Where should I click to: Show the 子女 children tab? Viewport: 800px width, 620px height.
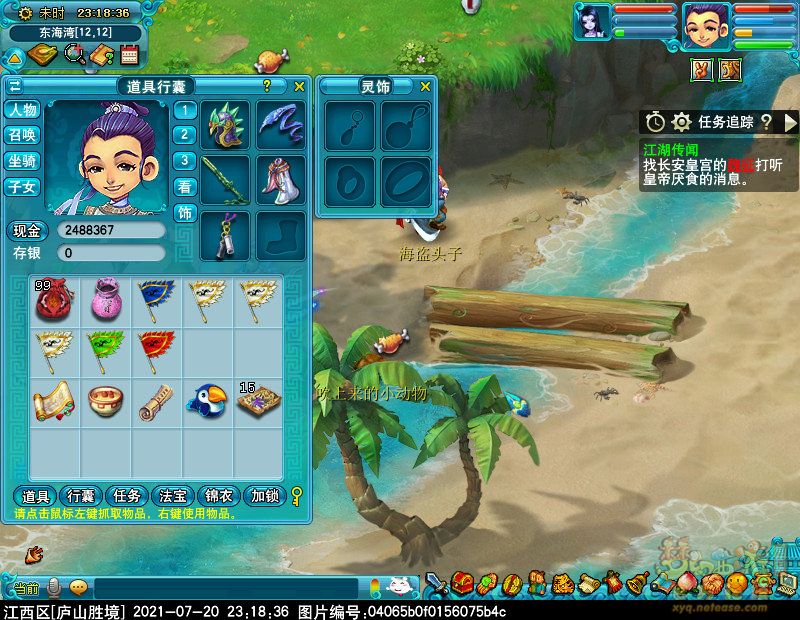point(22,186)
